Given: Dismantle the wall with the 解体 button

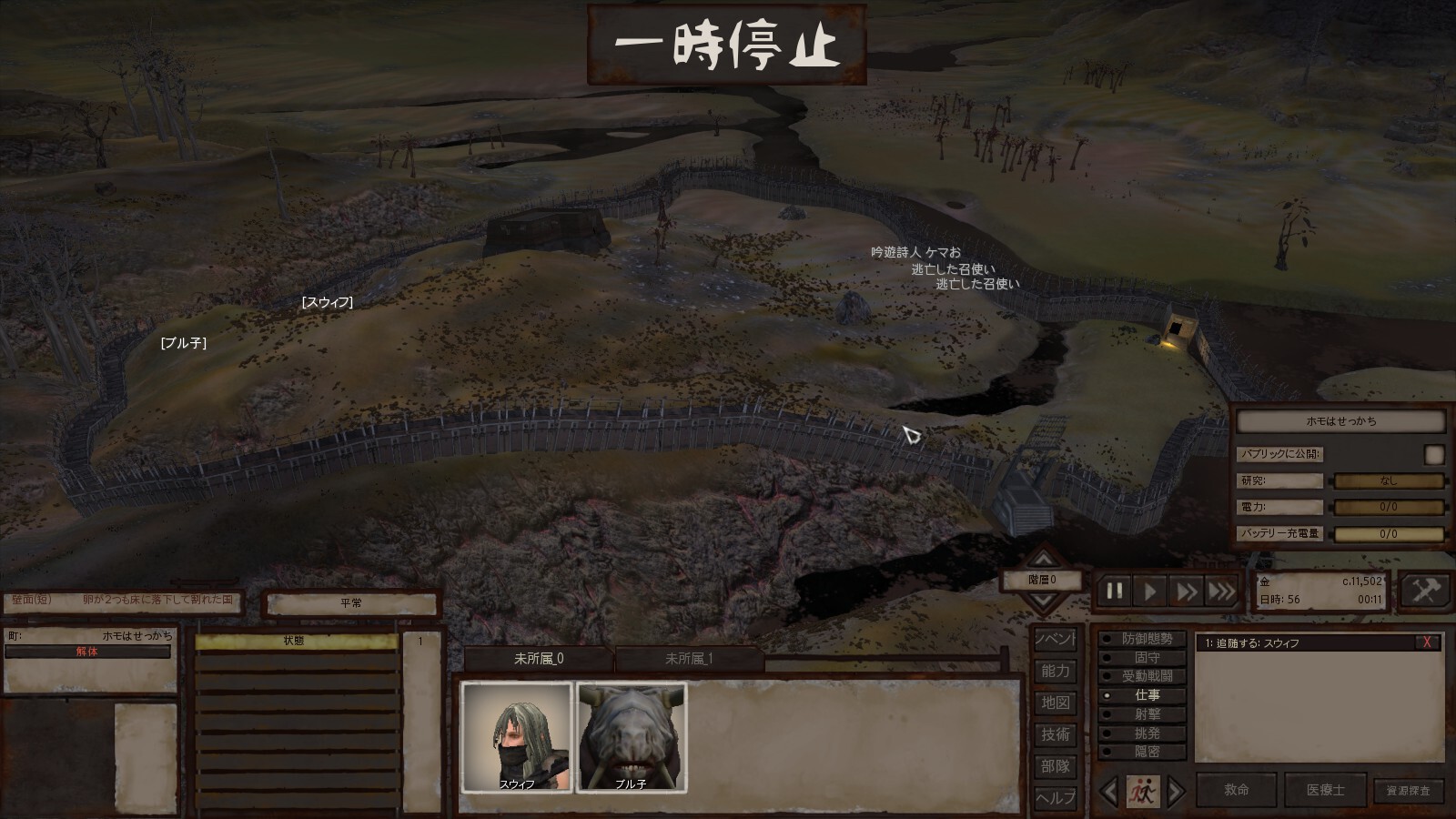Looking at the screenshot, I should [87, 652].
